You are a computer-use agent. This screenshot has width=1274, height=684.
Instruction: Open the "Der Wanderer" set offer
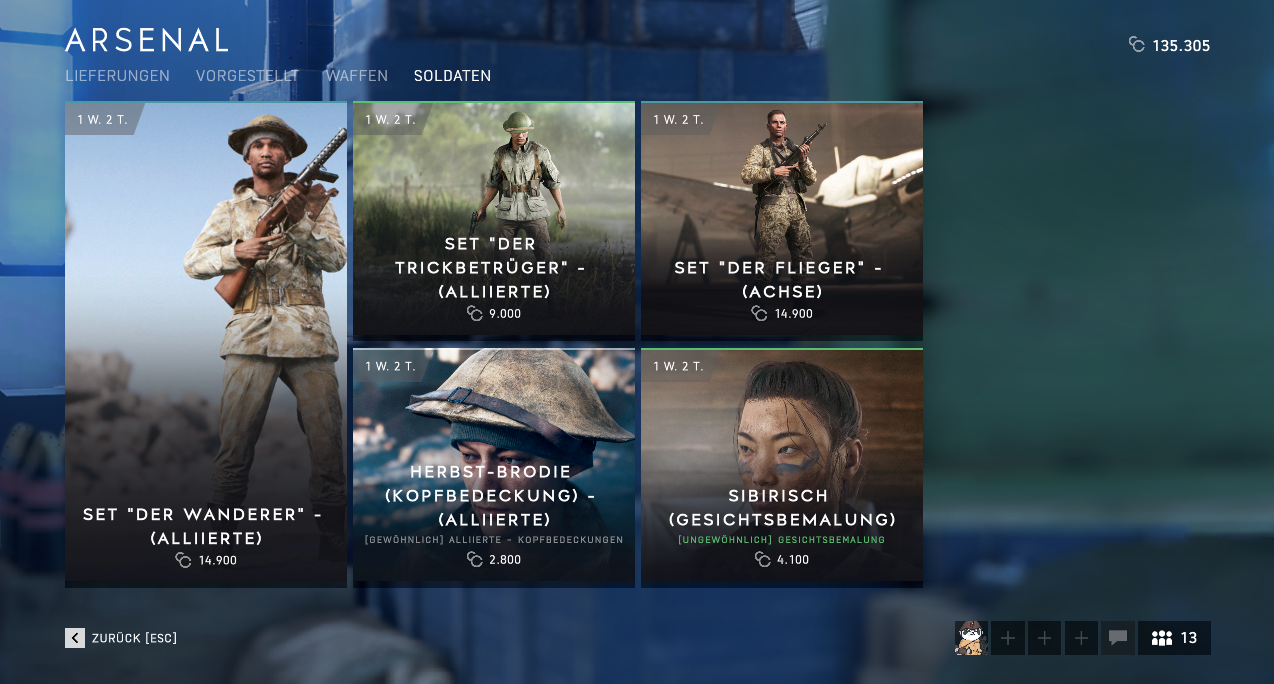coord(206,345)
